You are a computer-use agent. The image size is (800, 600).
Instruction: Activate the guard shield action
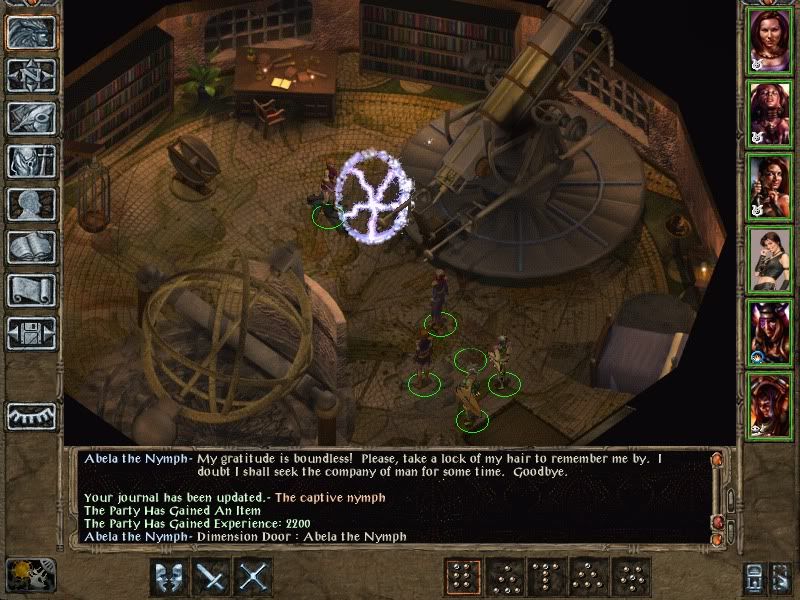point(169,578)
